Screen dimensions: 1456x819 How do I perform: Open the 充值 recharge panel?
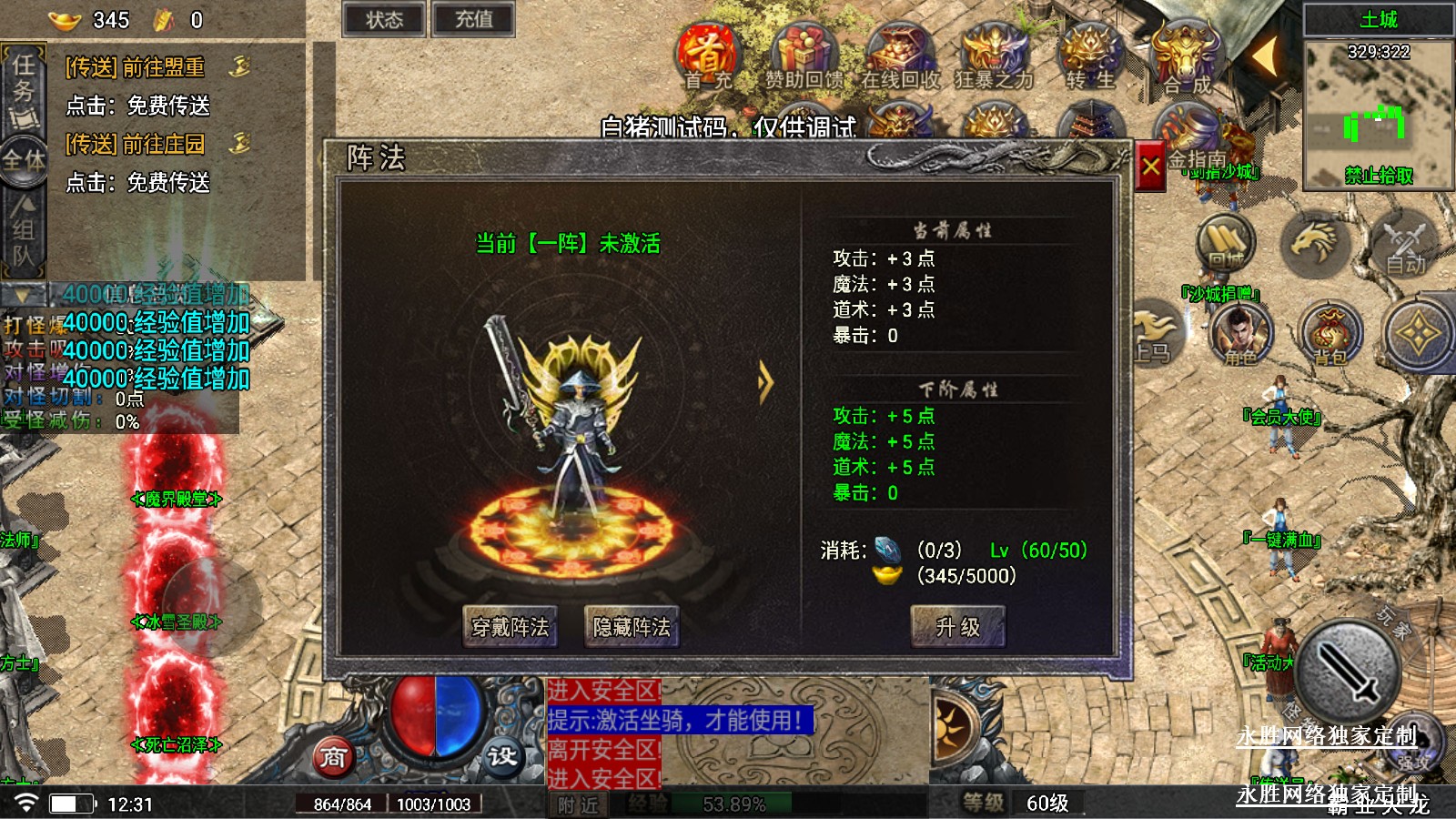[x=473, y=20]
